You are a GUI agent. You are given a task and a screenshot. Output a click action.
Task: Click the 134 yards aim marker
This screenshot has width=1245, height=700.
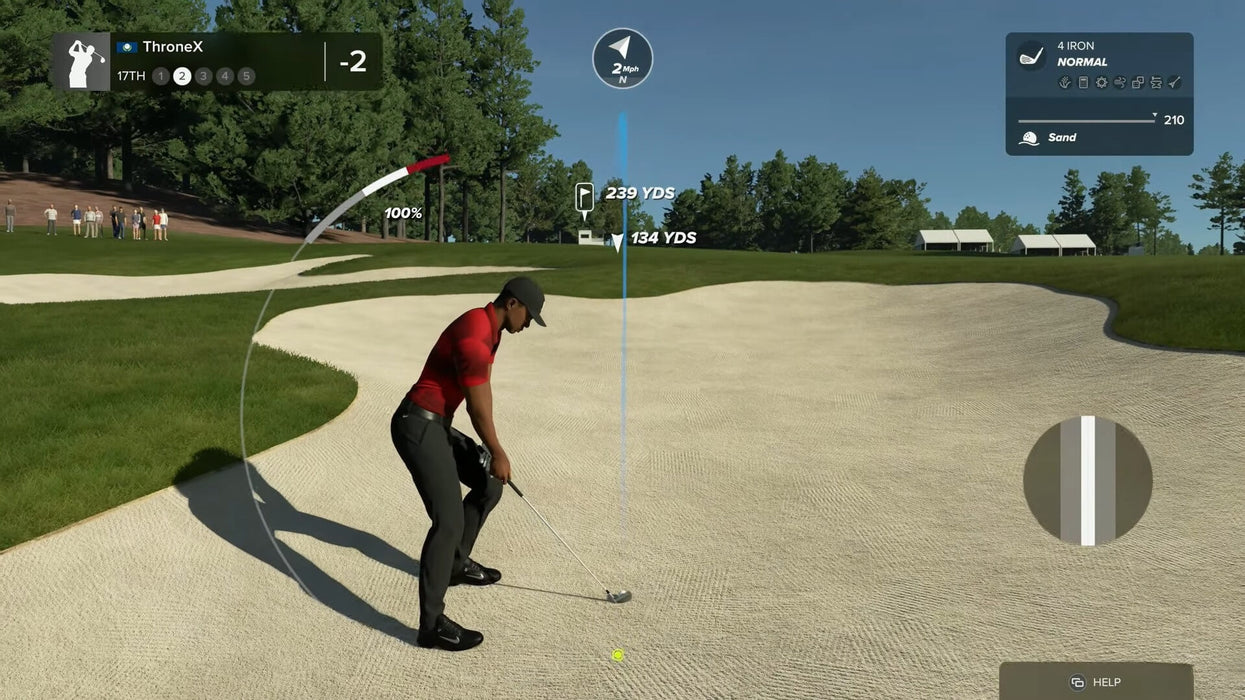coord(618,241)
